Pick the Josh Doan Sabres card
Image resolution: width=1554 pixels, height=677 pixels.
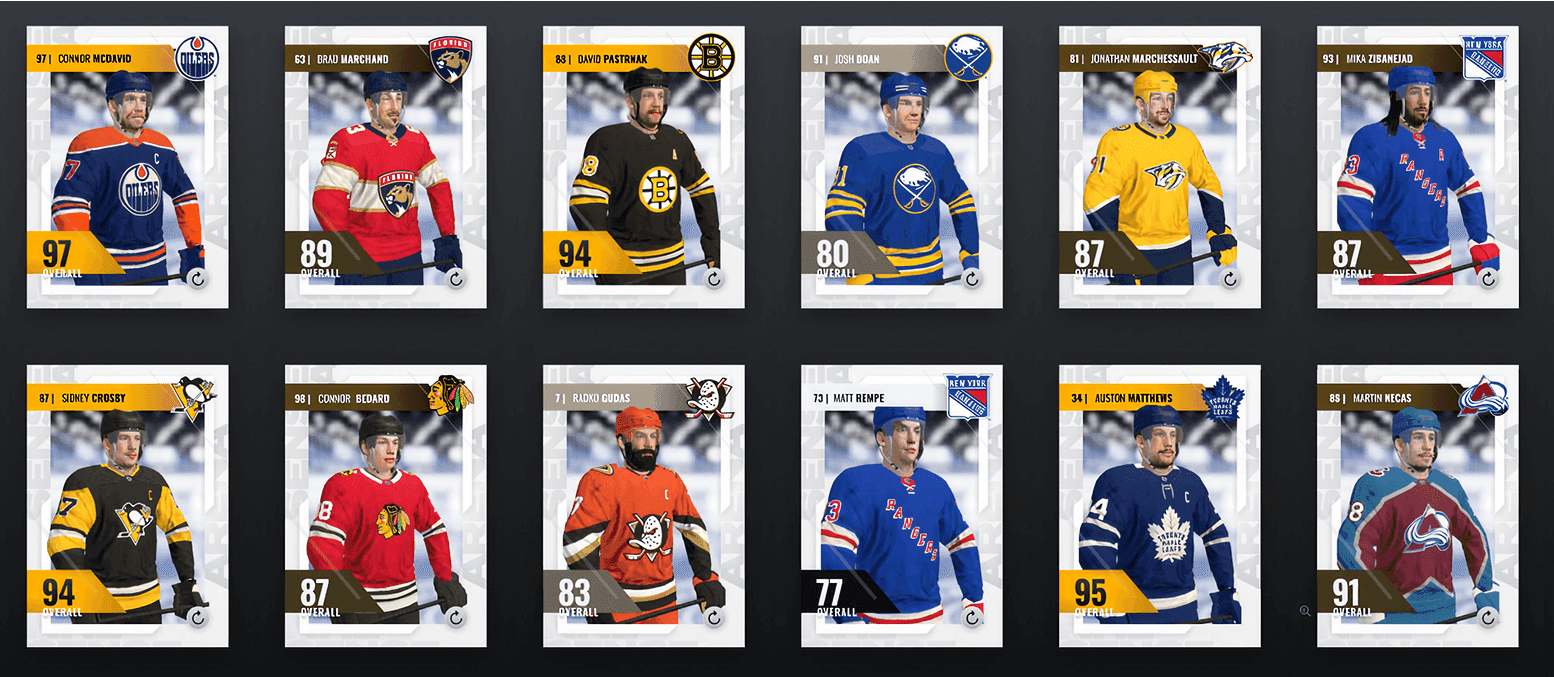[x=901, y=166]
